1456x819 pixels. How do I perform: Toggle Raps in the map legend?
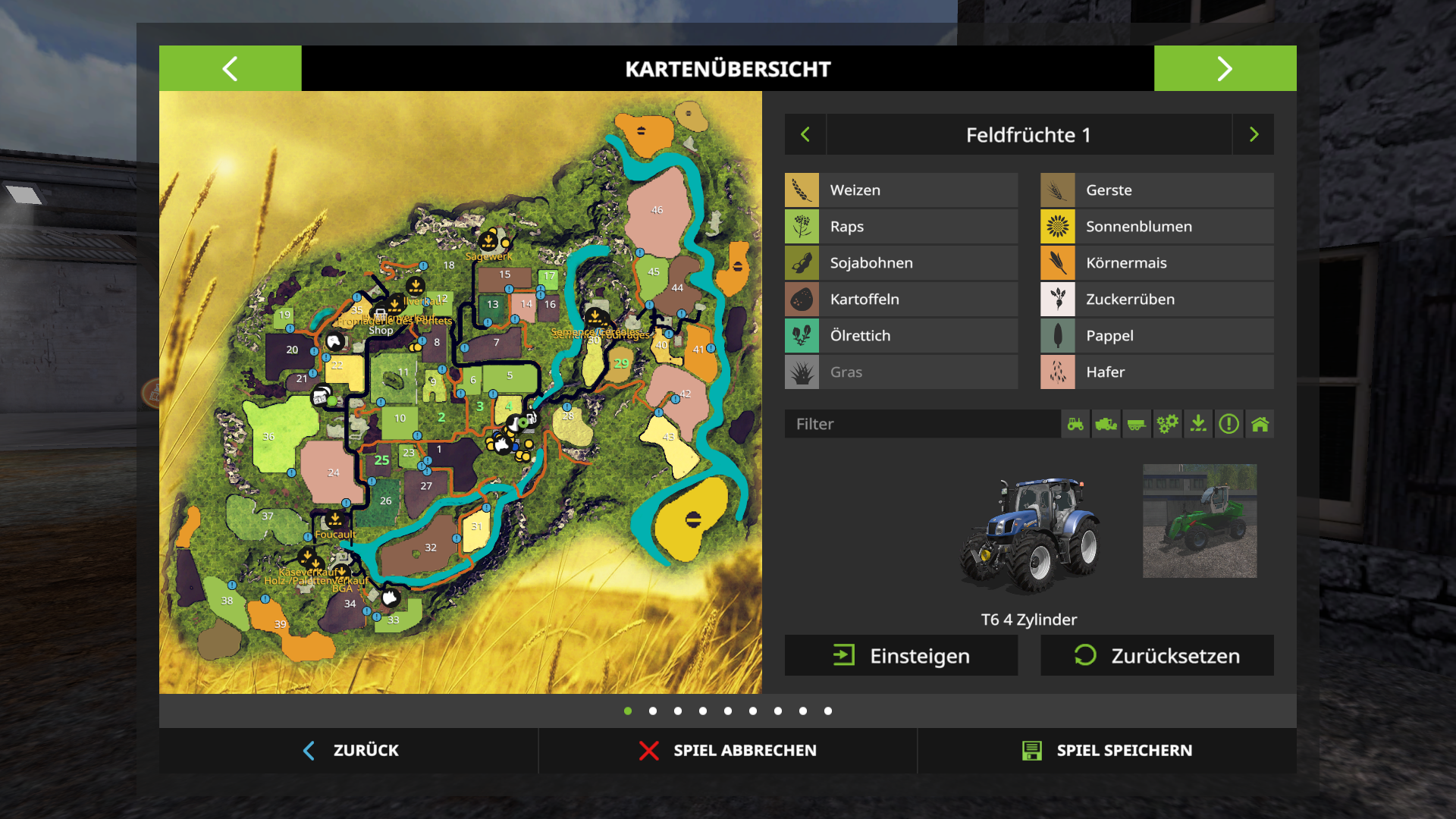(x=901, y=227)
